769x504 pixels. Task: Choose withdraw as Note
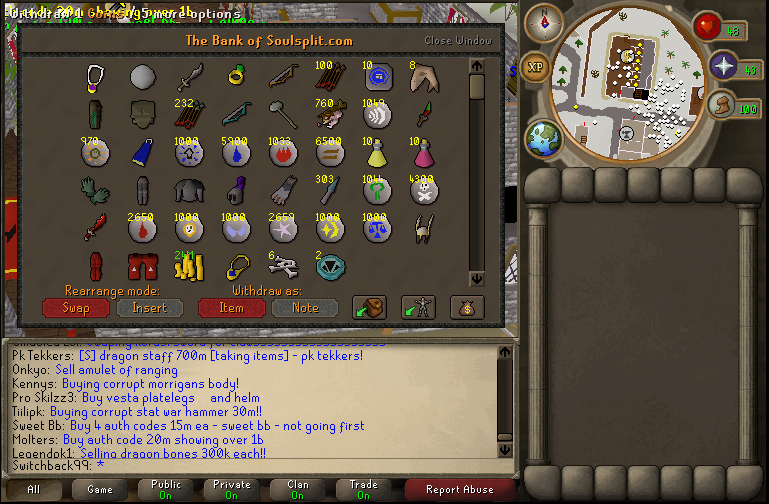[x=305, y=308]
